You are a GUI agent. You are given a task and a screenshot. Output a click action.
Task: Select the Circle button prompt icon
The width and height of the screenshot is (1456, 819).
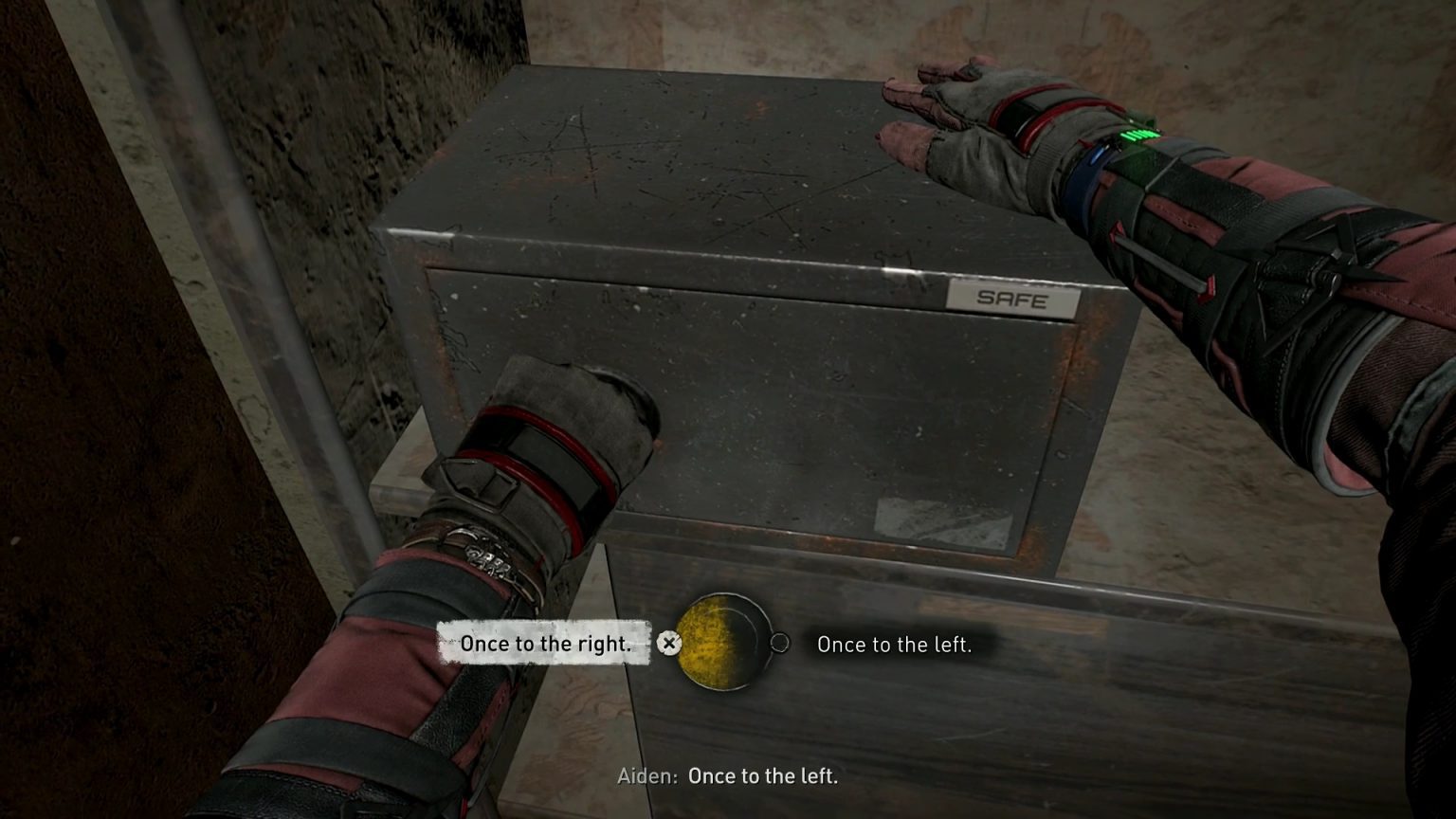781,643
